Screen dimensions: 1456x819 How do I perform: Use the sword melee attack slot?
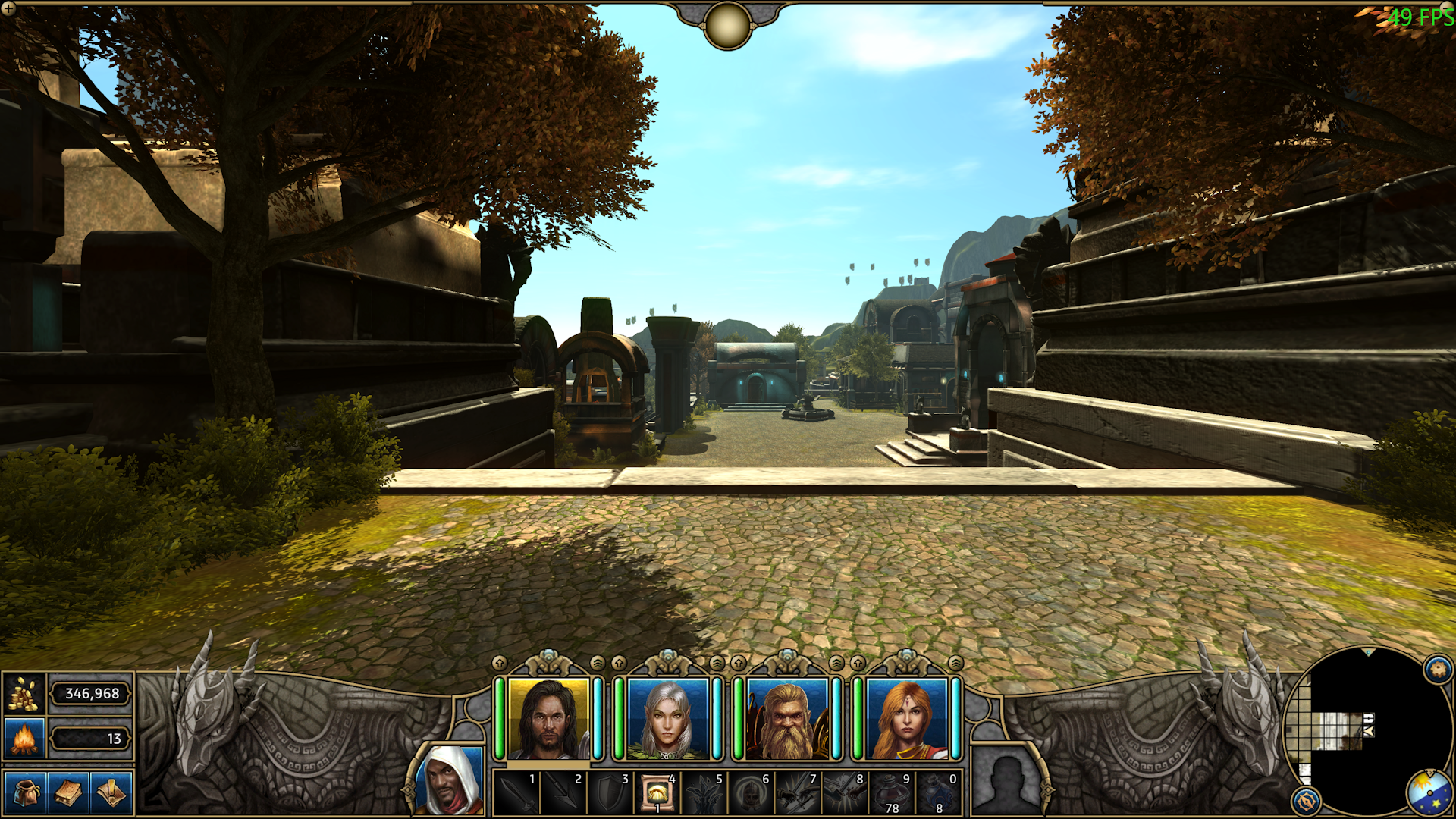pos(516,793)
